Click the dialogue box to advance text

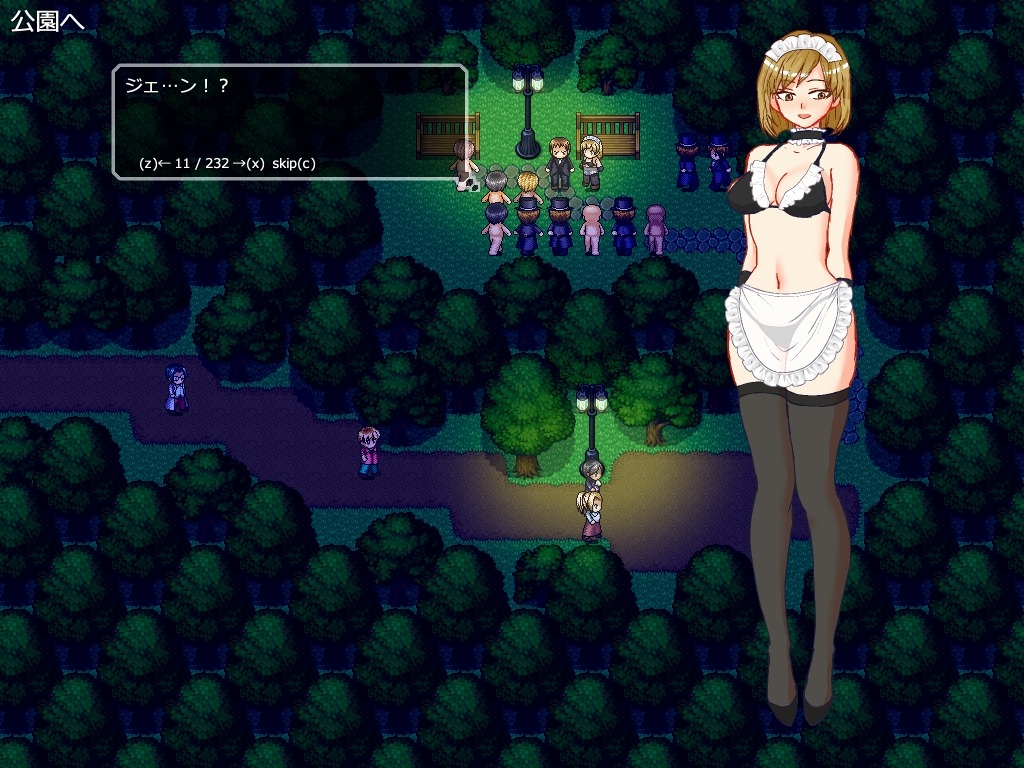289,121
